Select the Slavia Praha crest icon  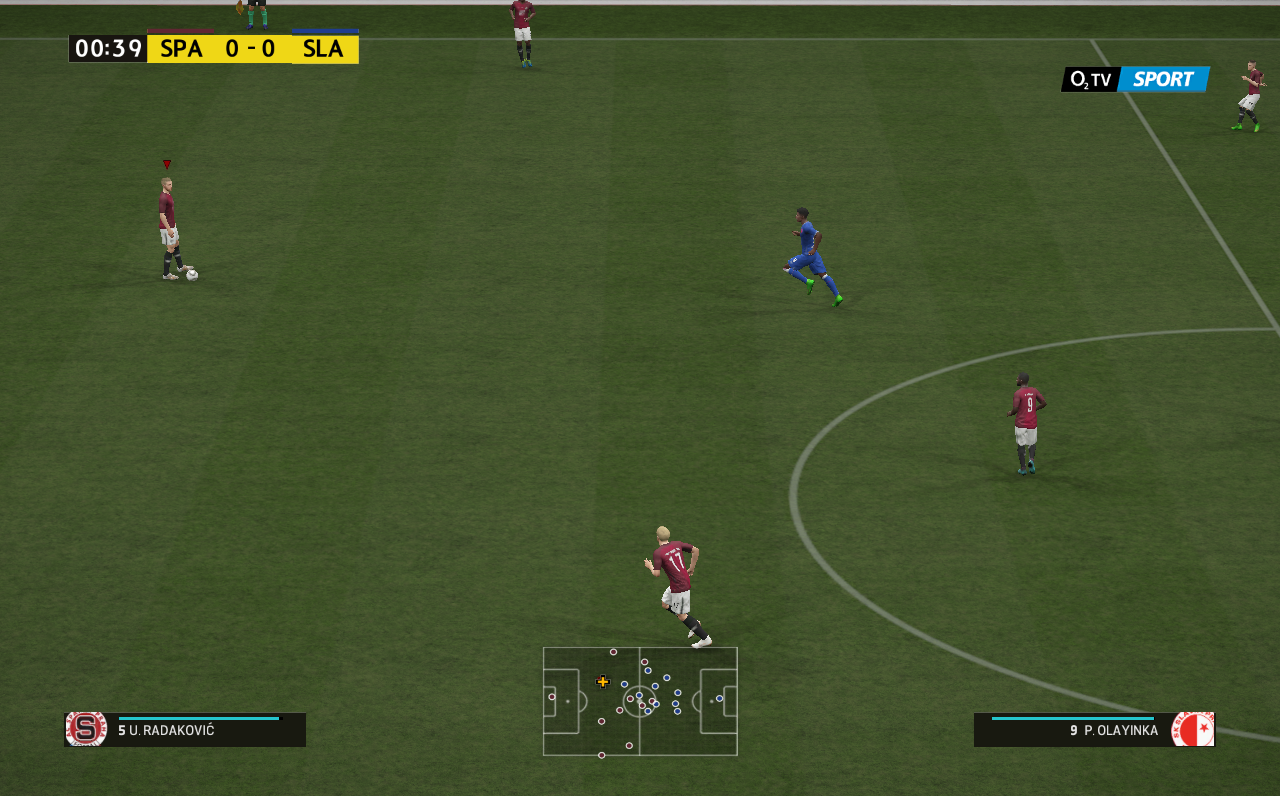click(x=1195, y=730)
